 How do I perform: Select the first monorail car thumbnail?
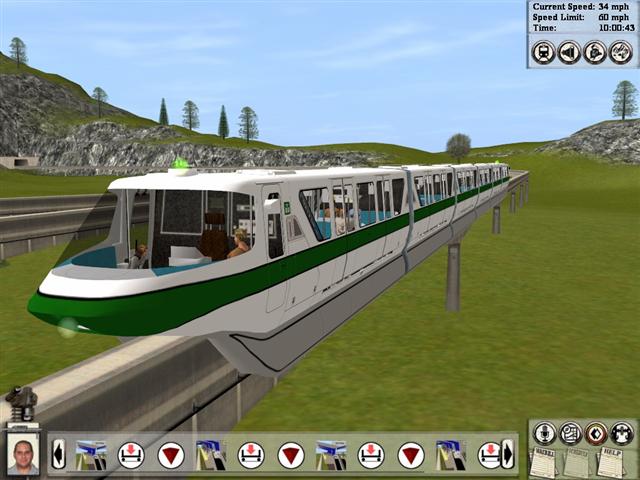91,455
